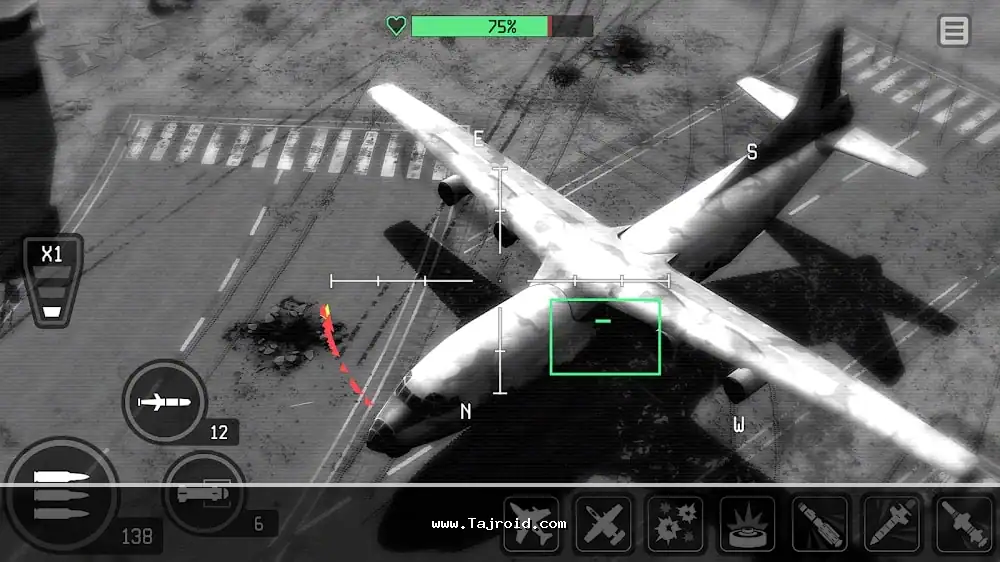Toggle the X1 zoom level control
The width and height of the screenshot is (1000, 562).
pyautogui.click(x=52, y=280)
